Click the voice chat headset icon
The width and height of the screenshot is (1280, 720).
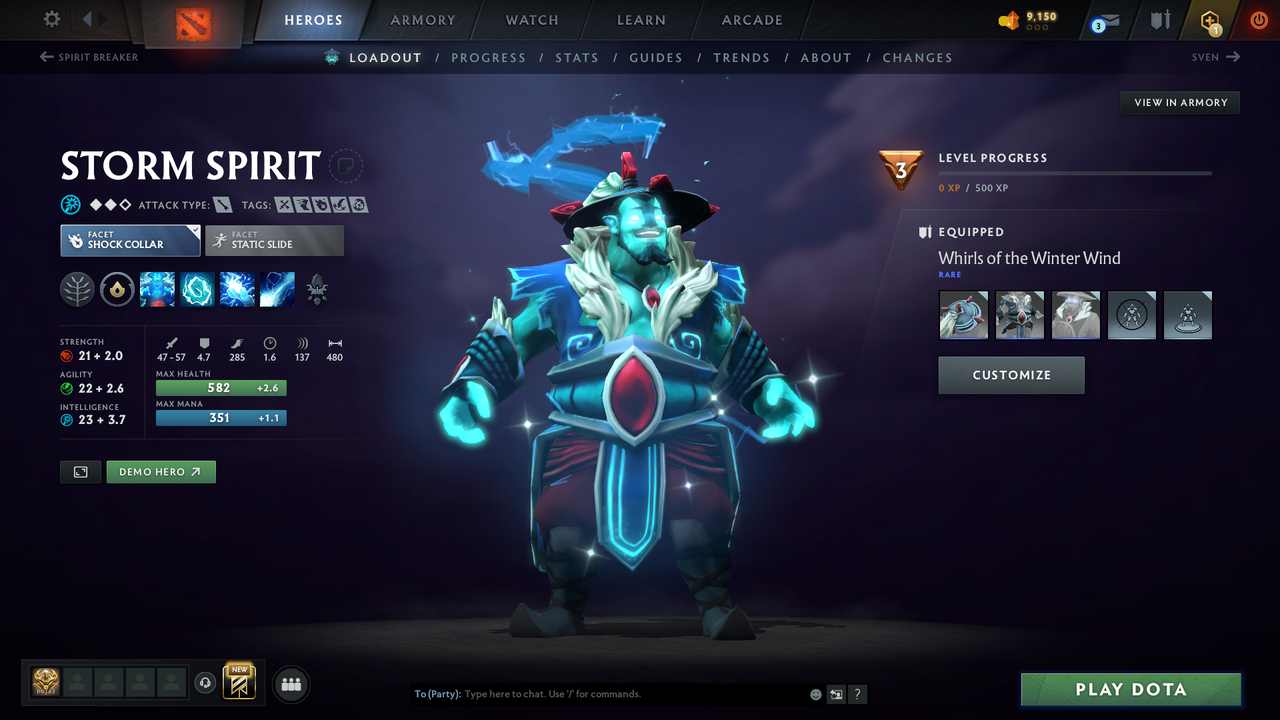tap(207, 682)
